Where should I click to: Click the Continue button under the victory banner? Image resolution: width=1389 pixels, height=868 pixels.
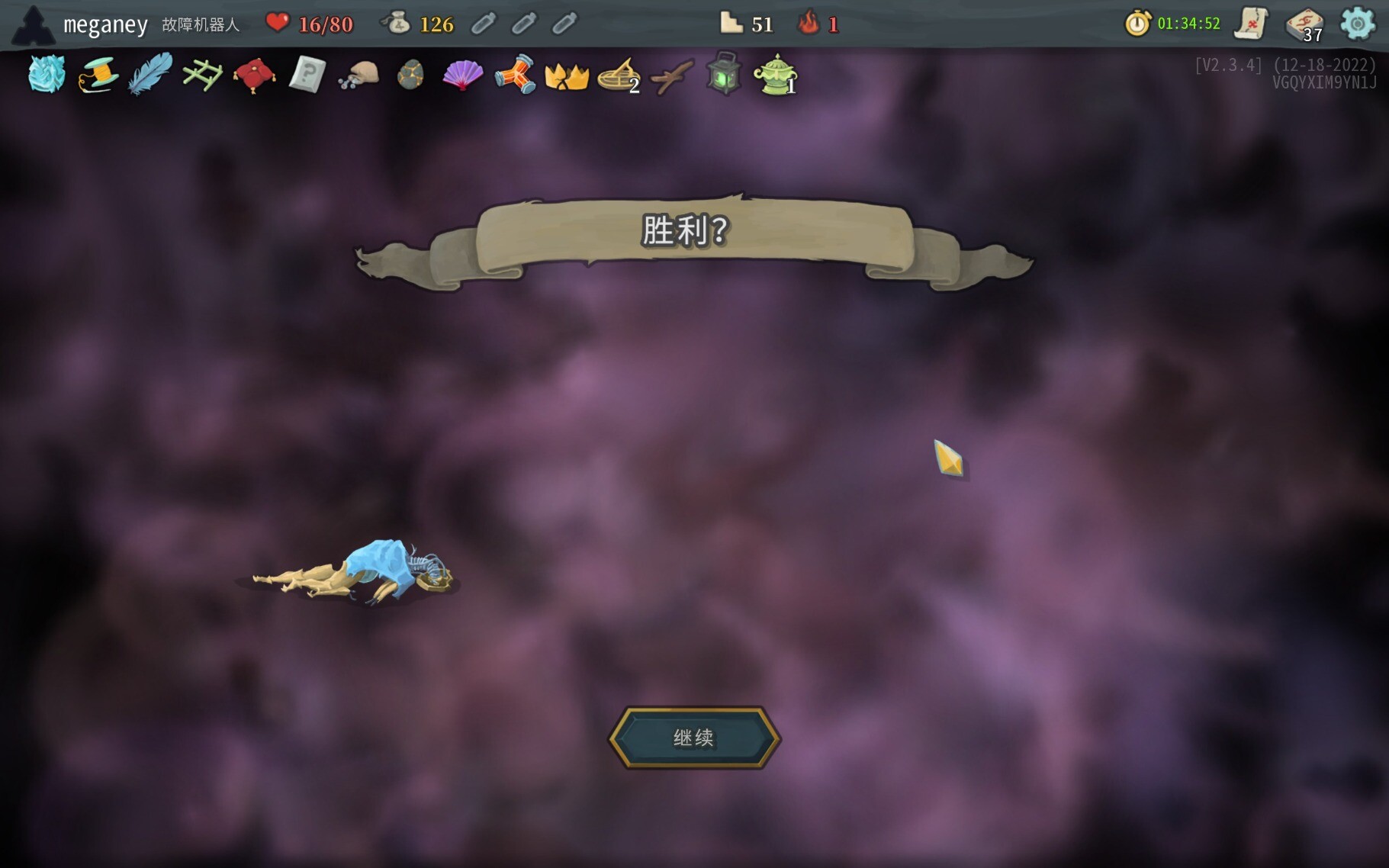point(693,738)
